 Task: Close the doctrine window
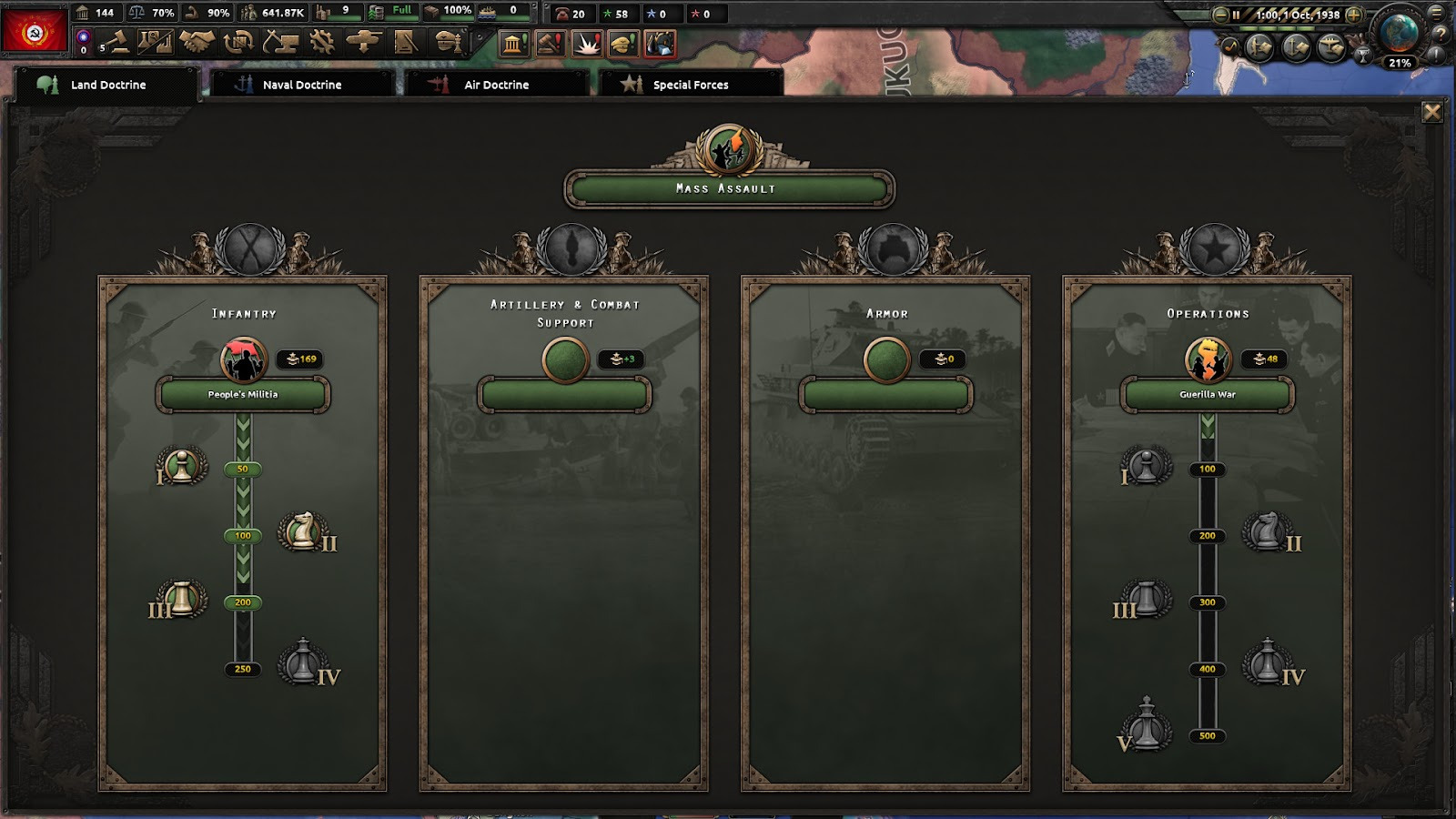point(1431,112)
